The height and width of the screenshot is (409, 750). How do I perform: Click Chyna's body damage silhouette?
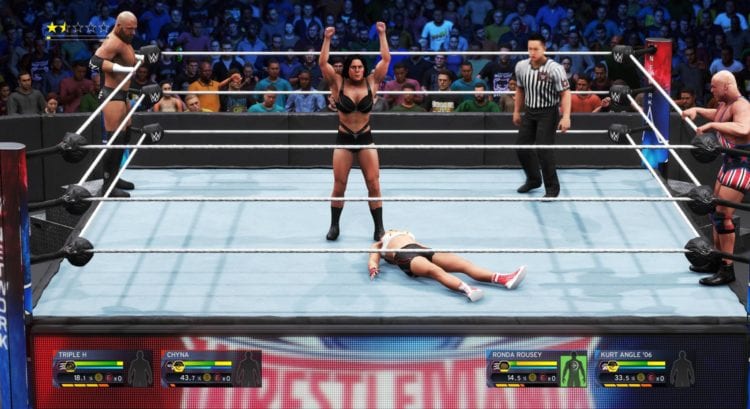(248, 369)
